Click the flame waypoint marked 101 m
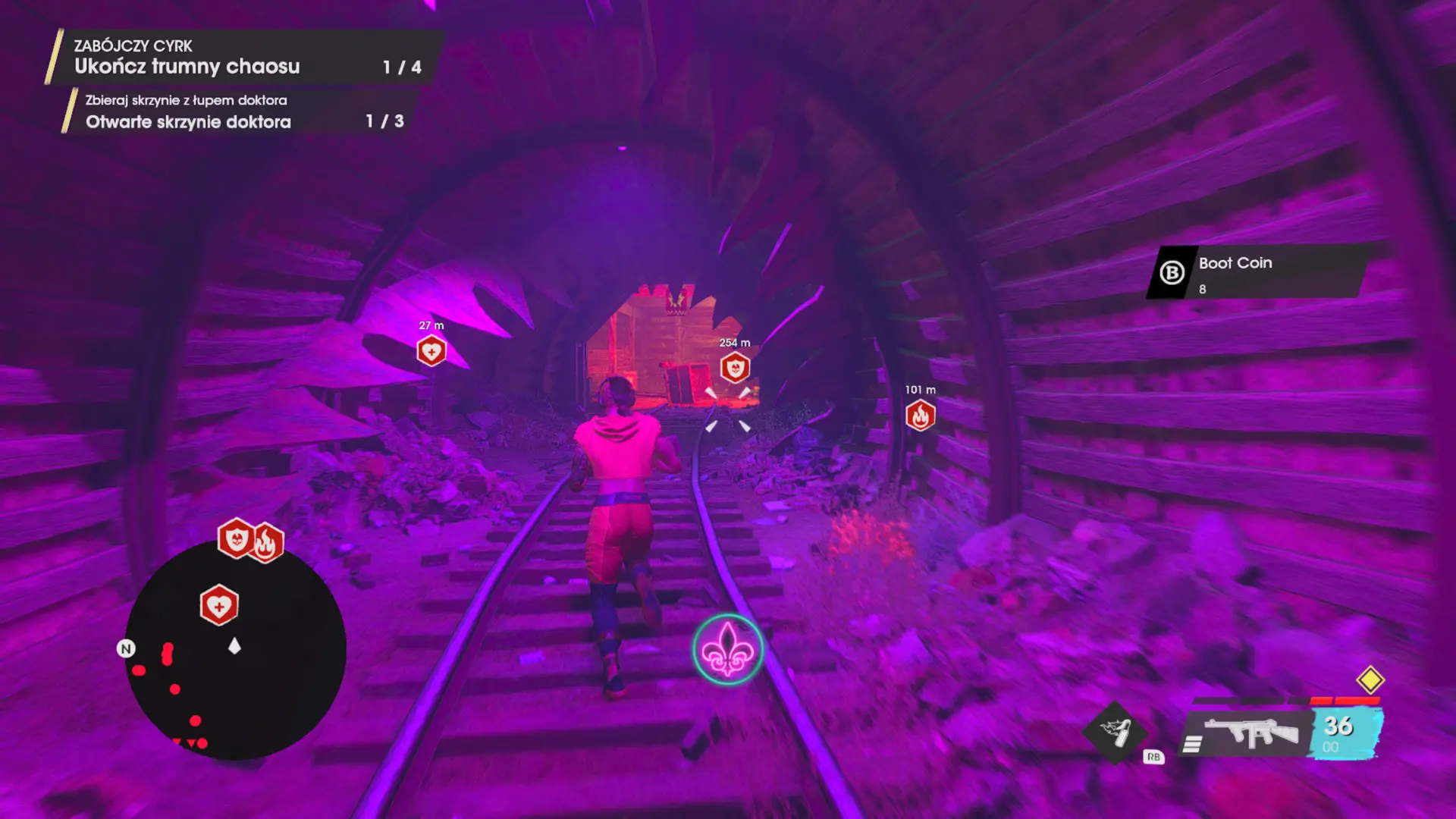Viewport: 1456px width, 819px height. (x=920, y=416)
